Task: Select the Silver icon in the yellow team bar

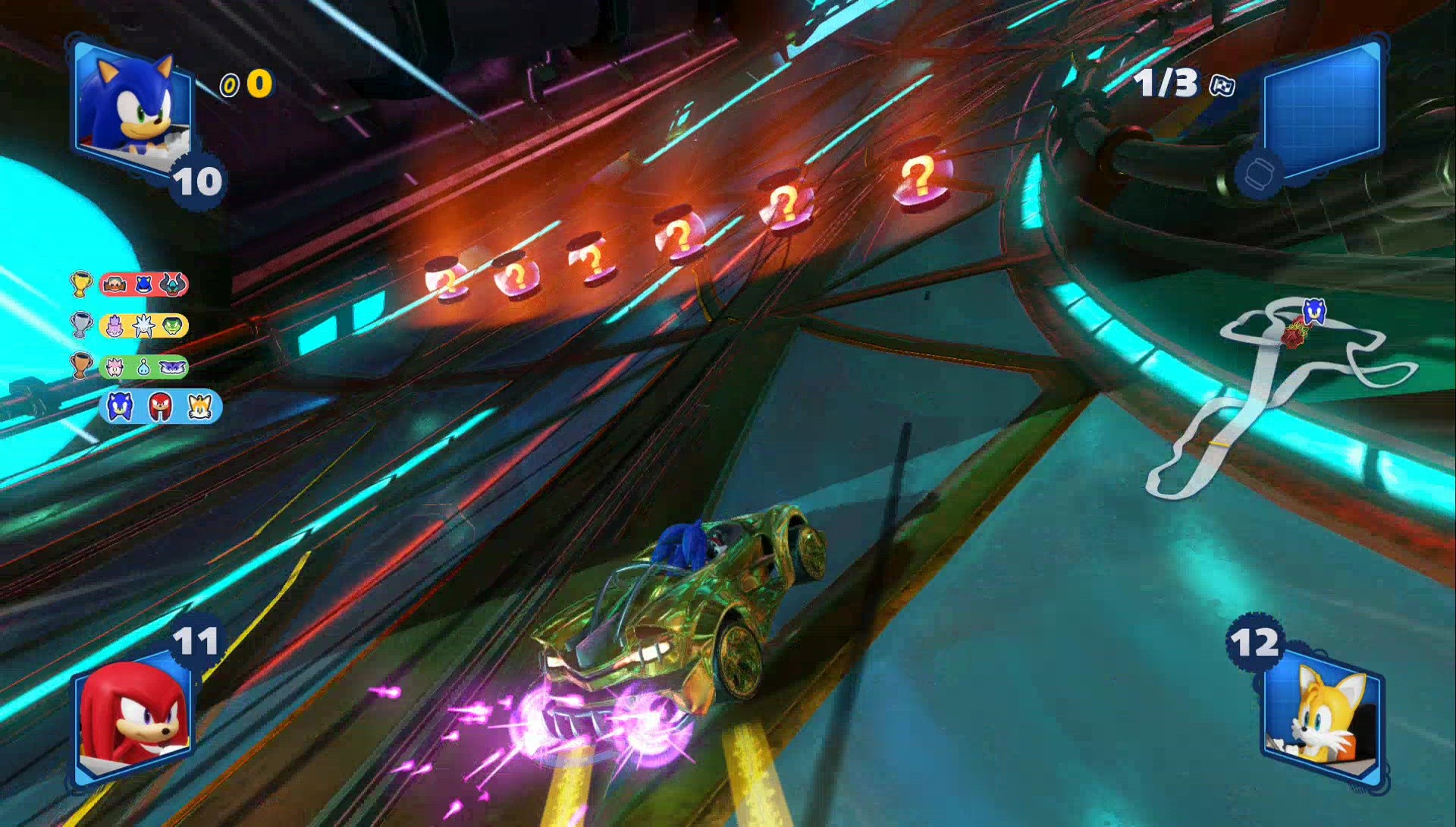Action: [x=143, y=325]
